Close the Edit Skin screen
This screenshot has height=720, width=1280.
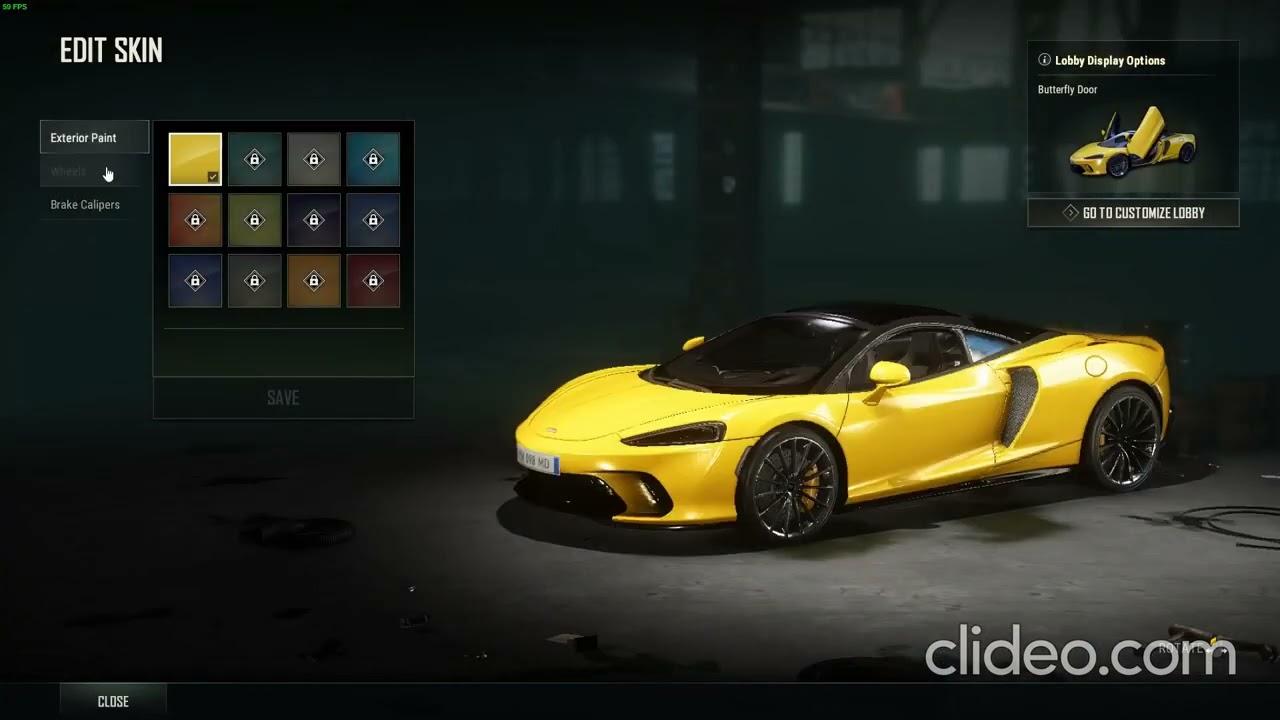[113, 701]
